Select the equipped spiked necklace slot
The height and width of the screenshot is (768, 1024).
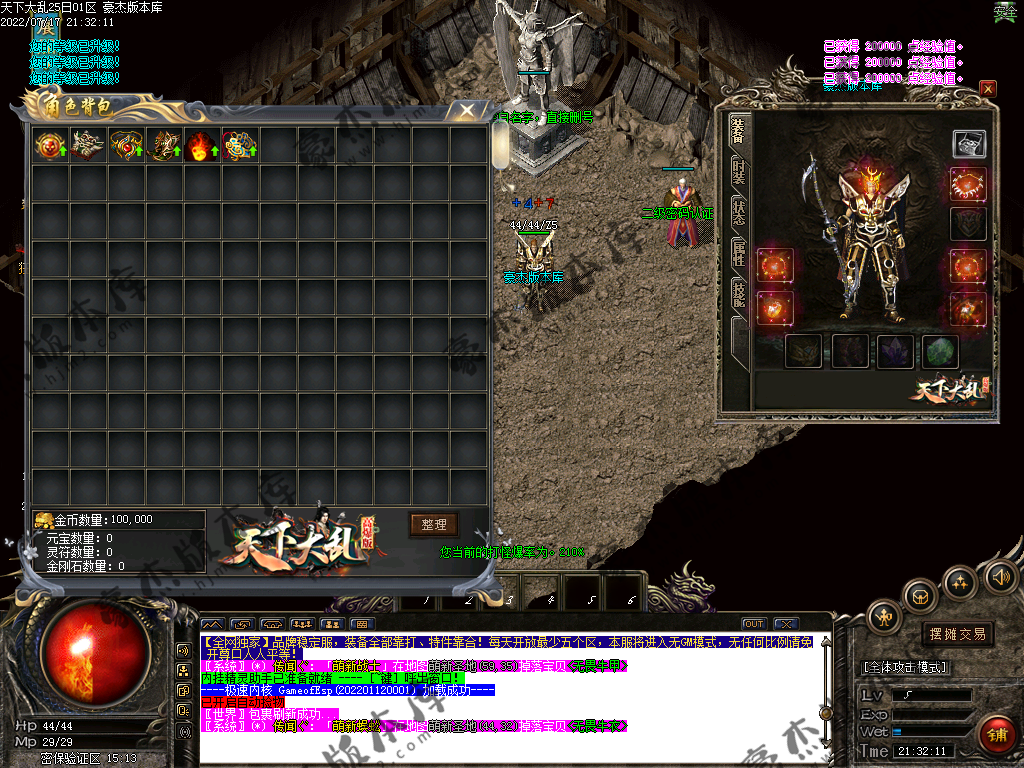click(x=968, y=185)
